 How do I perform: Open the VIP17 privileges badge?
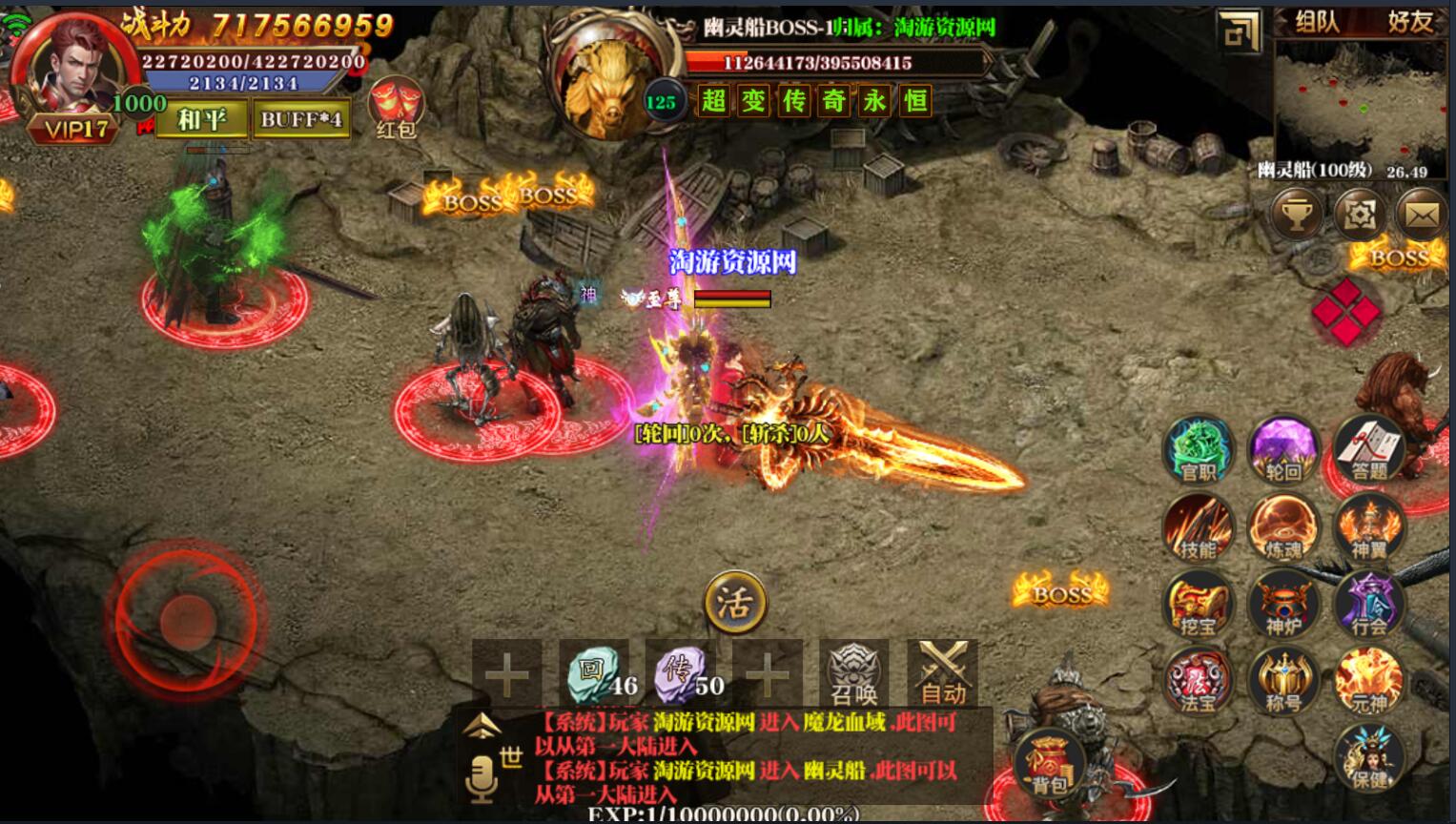click(x=74, y=128)
